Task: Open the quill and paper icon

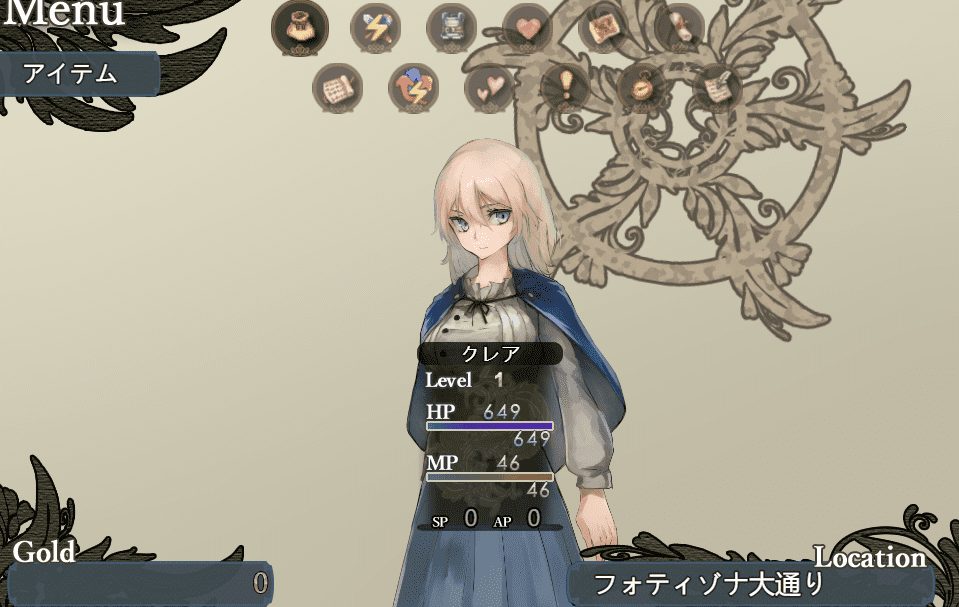Action: click(717, 88)
